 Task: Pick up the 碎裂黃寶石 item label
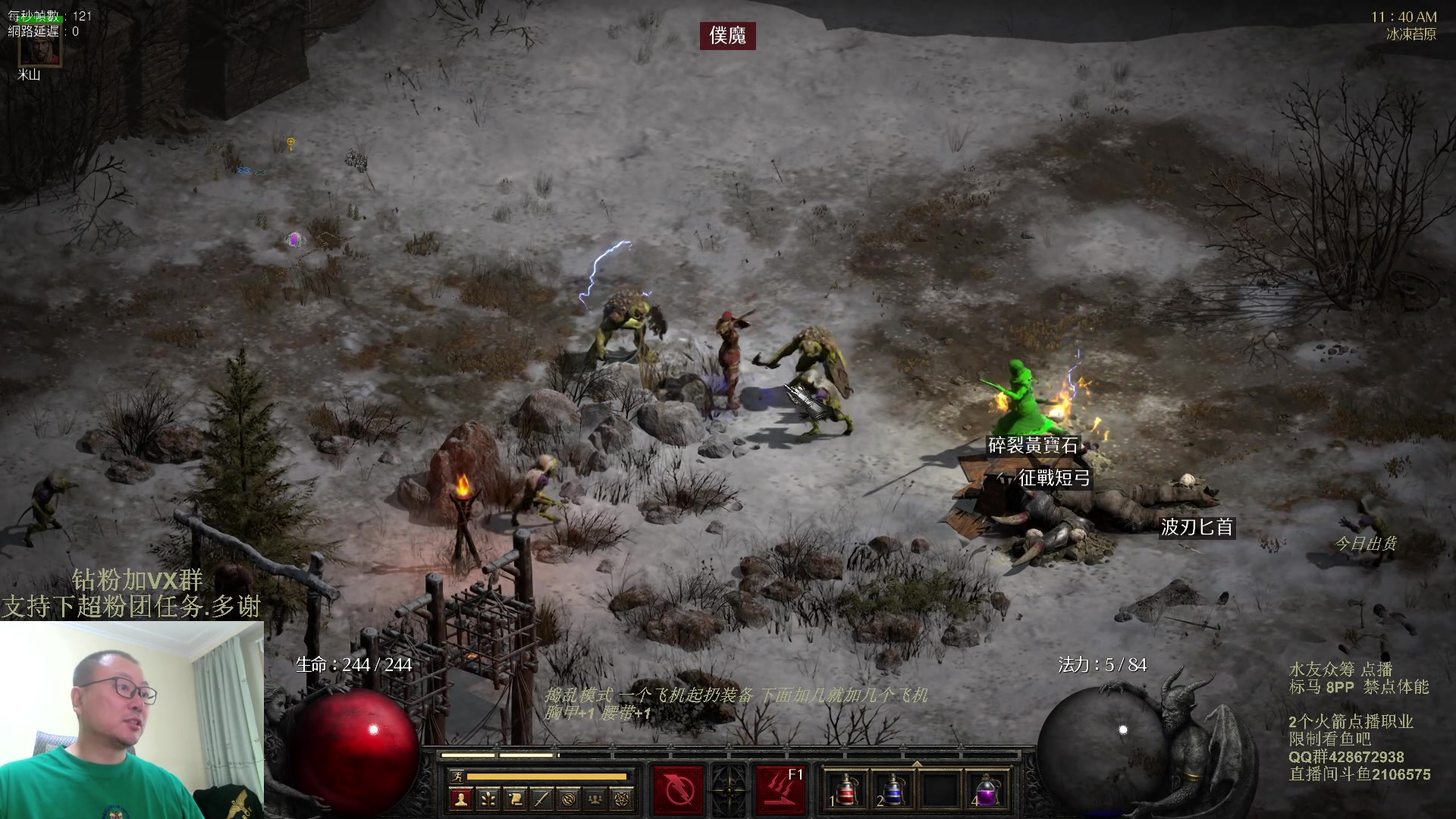click(x=1032, y=446)
